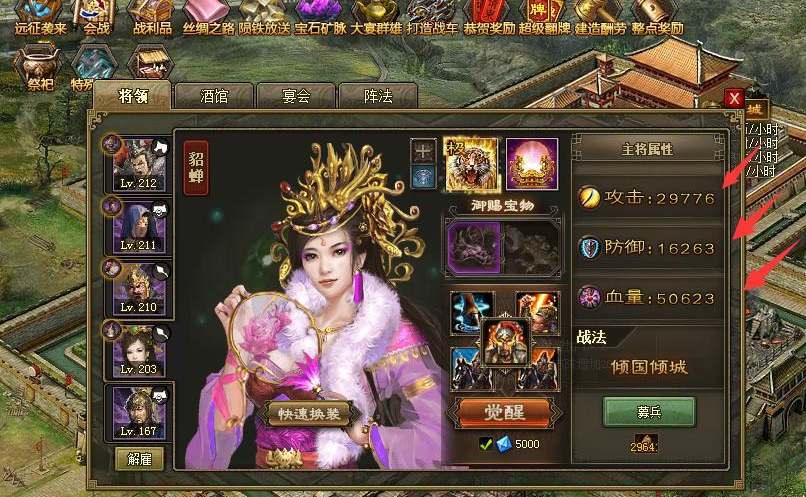Click the 觉醒 awaken button
Viewport: 806px width, 497px height.
pyautogui.click(x=504, y=412)
